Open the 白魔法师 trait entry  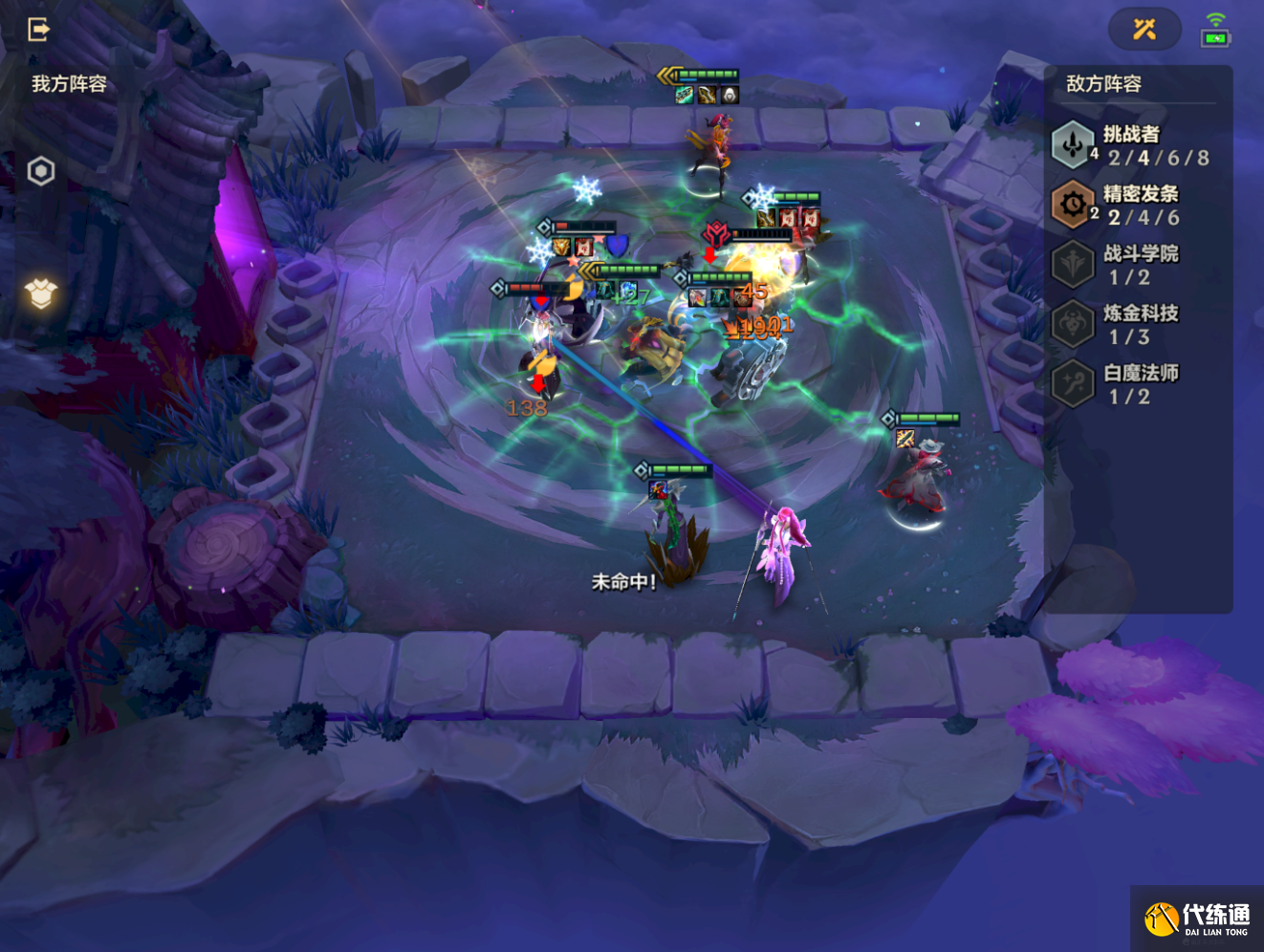coord(1132,383)
